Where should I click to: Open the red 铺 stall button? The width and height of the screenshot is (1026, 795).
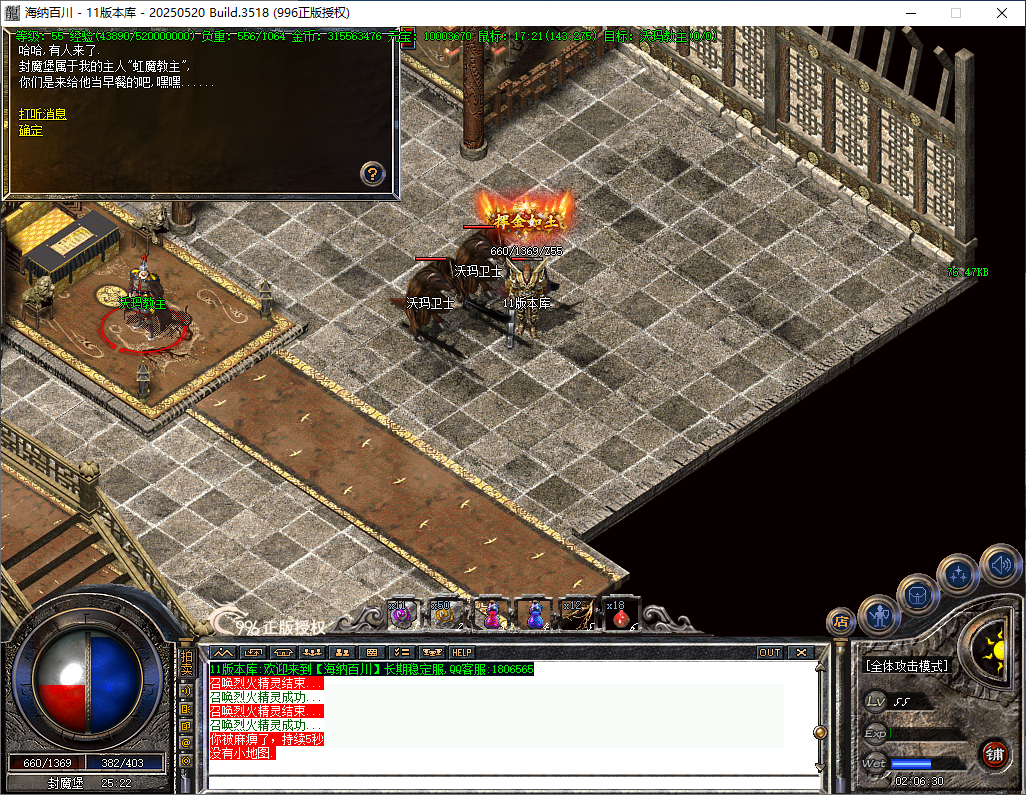coord(993,753)
